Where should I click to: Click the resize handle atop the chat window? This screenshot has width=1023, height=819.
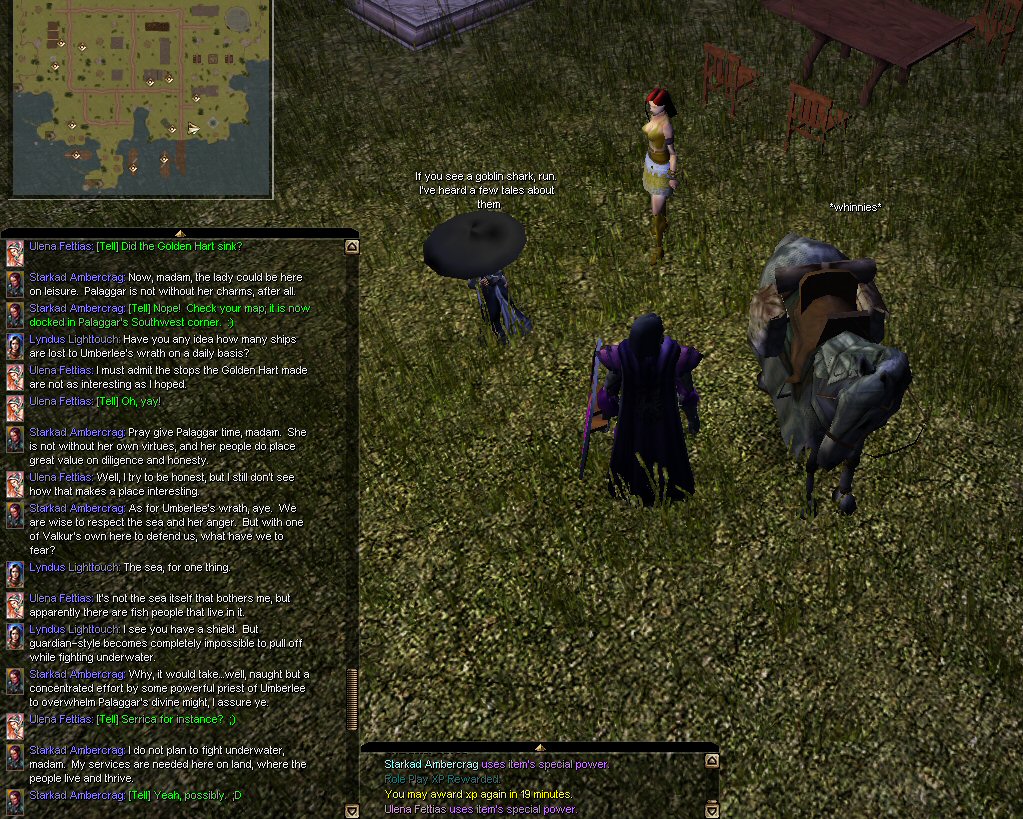pyautogui.click(x=179, y=233)
